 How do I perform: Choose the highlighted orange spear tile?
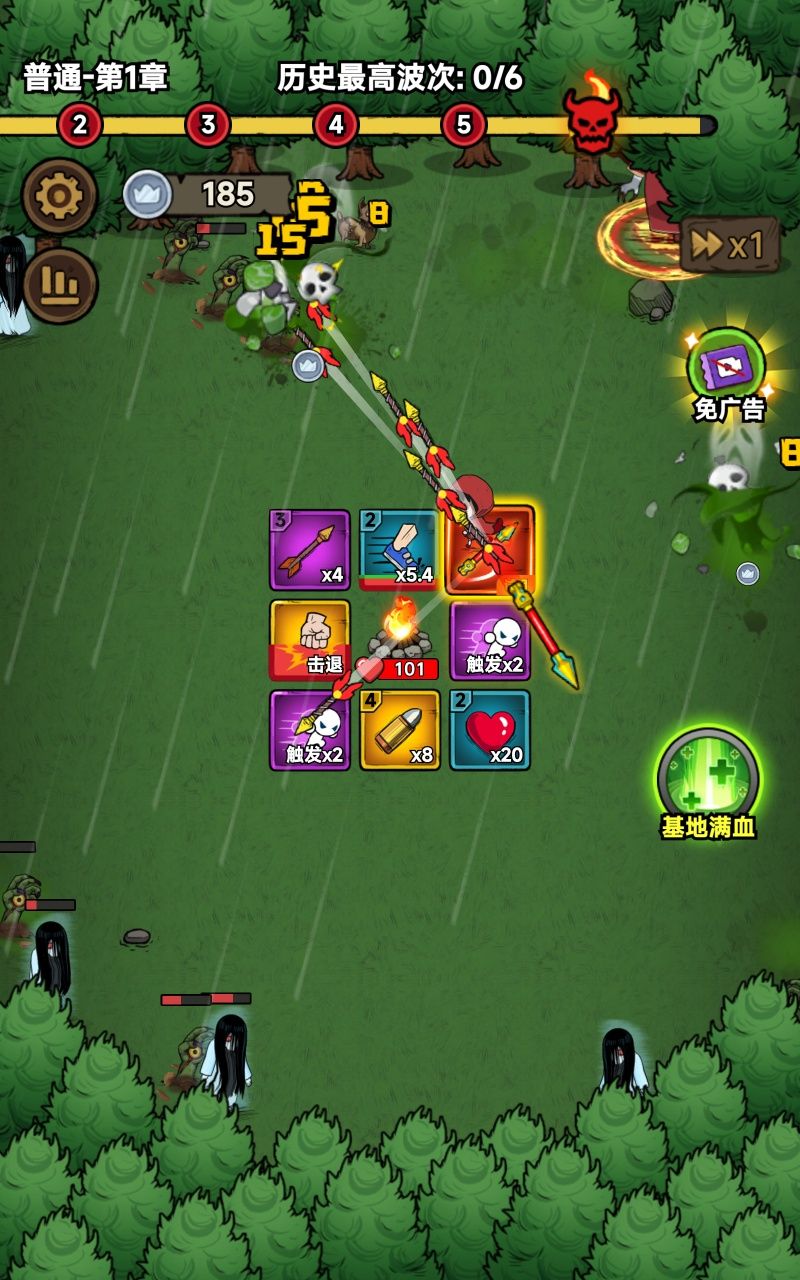point(490,550)
